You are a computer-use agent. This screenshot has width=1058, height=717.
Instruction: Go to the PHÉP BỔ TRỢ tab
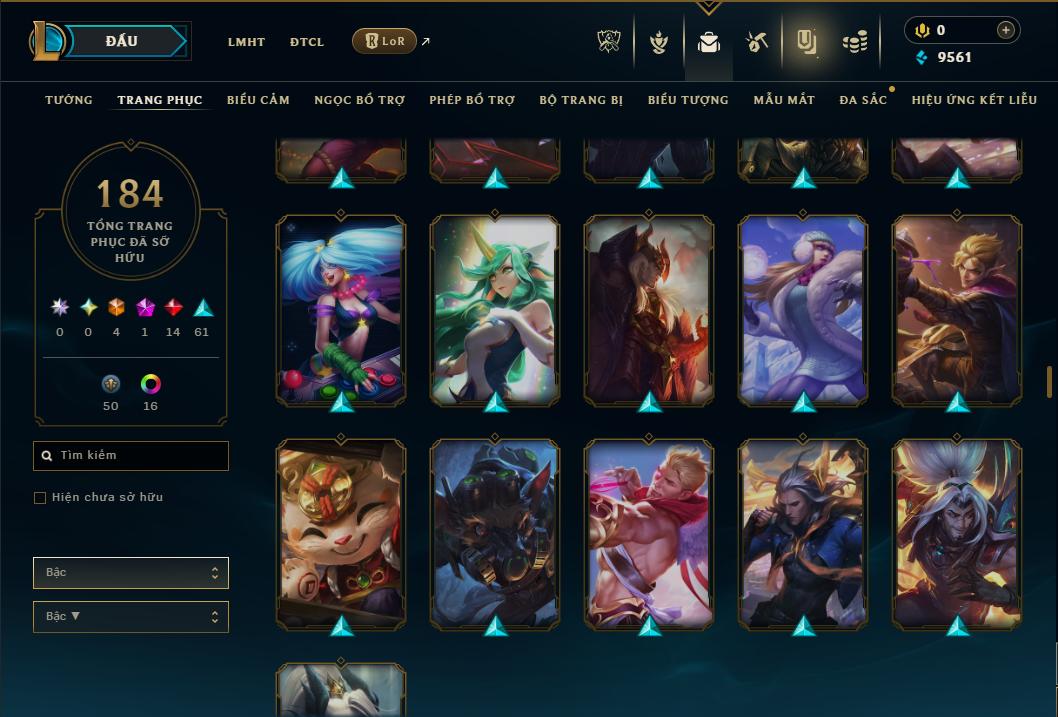click(472, 100)
